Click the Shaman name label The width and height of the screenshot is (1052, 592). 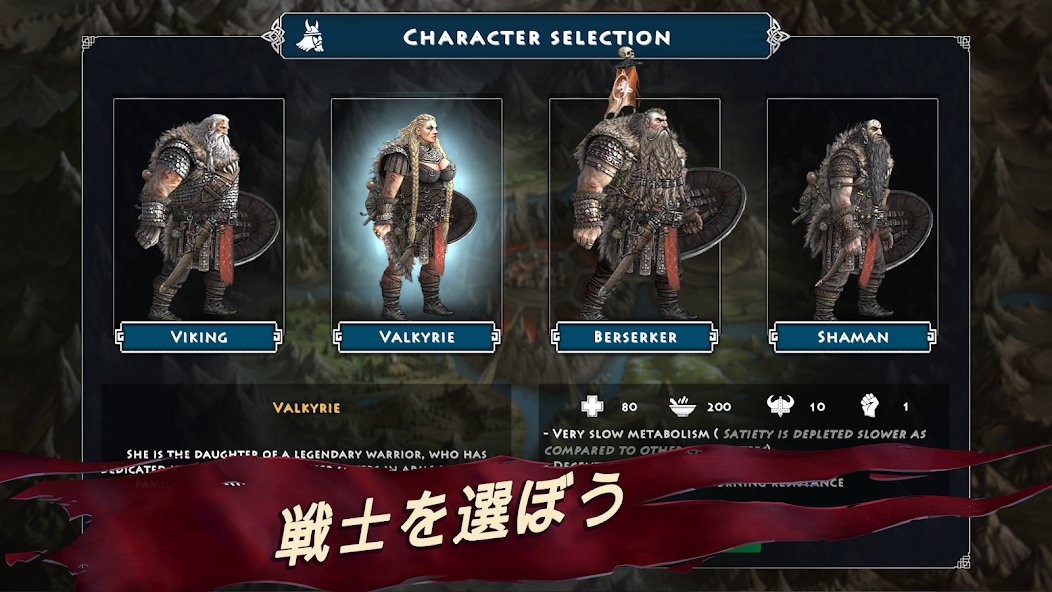(x=852, y=337)
